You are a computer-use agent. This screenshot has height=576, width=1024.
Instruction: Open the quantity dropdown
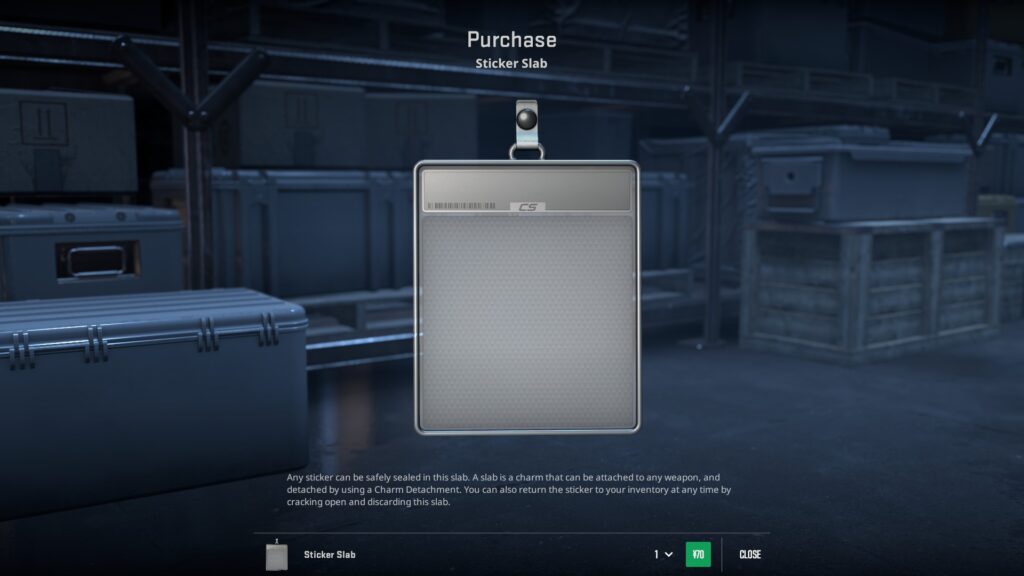[663, 554]
